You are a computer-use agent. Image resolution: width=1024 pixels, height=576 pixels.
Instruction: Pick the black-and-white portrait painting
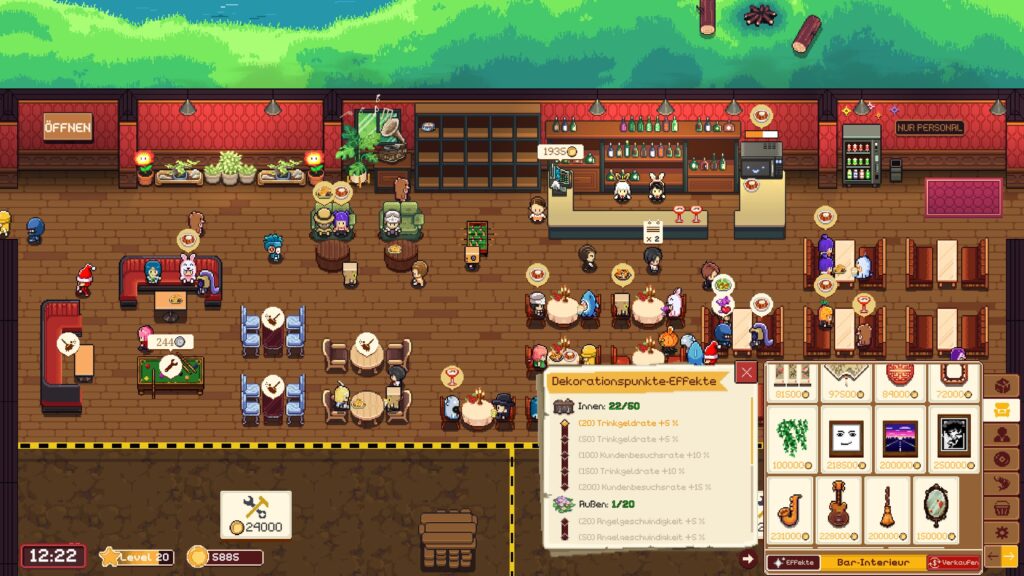coord(953,439)
